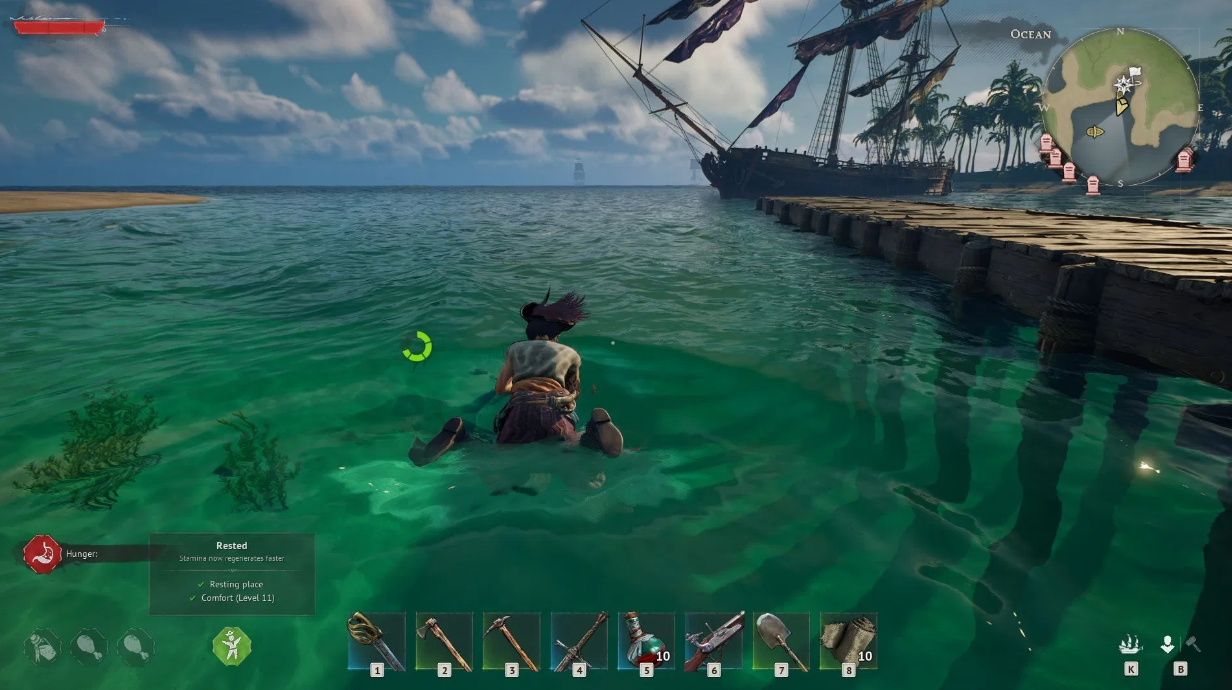Click the yellow ship marker on minimap
The image size is (1232, 690).
(1094, 131)
